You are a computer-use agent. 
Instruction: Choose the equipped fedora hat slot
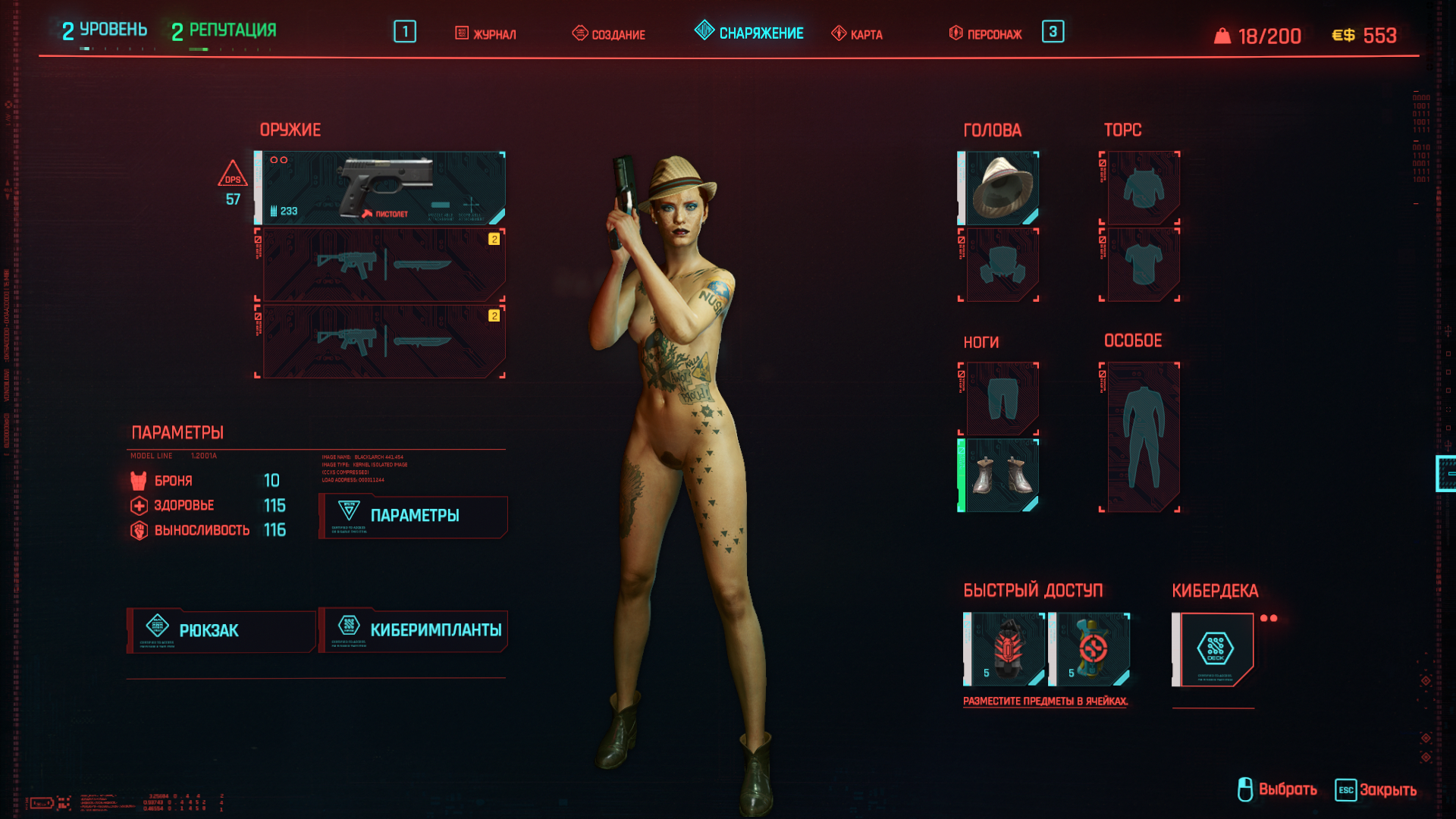click(x=1000, y=188)
